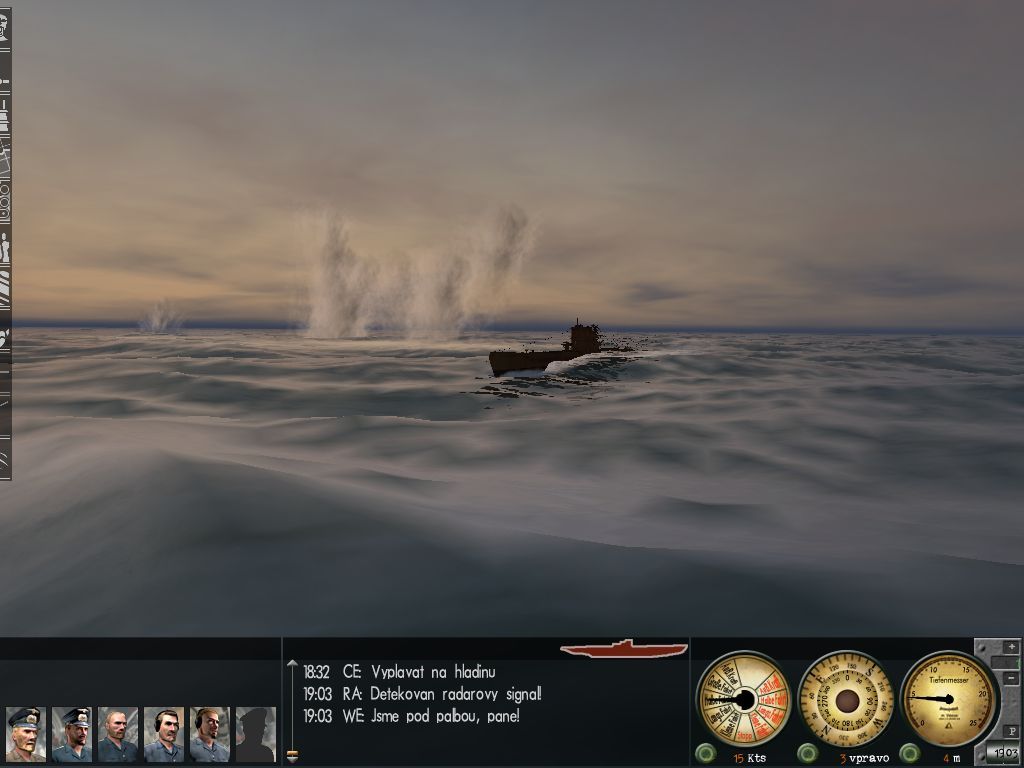Click the message log's down arrow

292,755
